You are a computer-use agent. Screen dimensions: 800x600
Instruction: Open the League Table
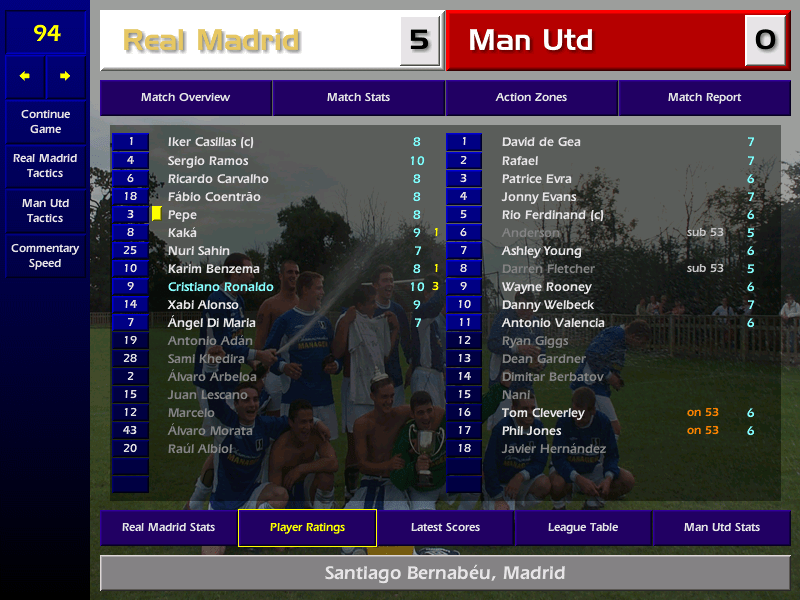tap(583, 528)
